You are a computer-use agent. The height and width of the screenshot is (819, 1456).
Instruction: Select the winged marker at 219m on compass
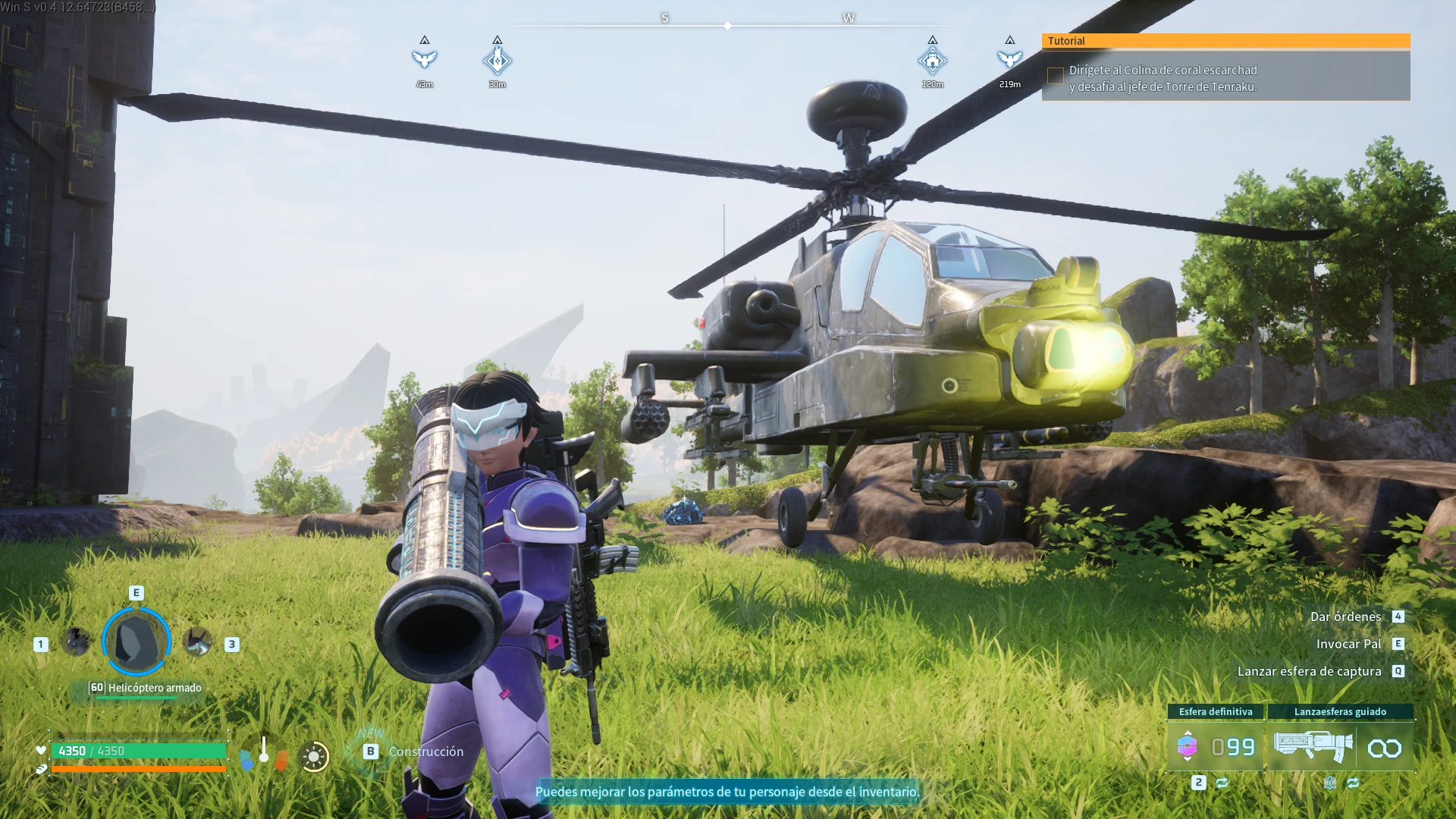pyautogui.click(x=1009, y=59)
